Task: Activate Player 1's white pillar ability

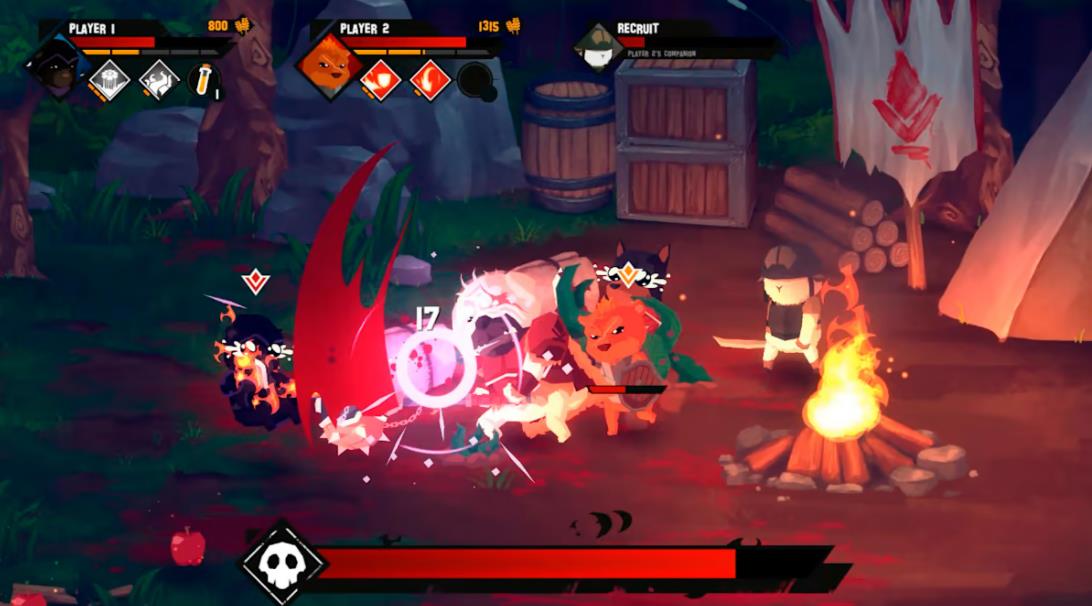Action: pyautogui.click(x=110, y=79)
